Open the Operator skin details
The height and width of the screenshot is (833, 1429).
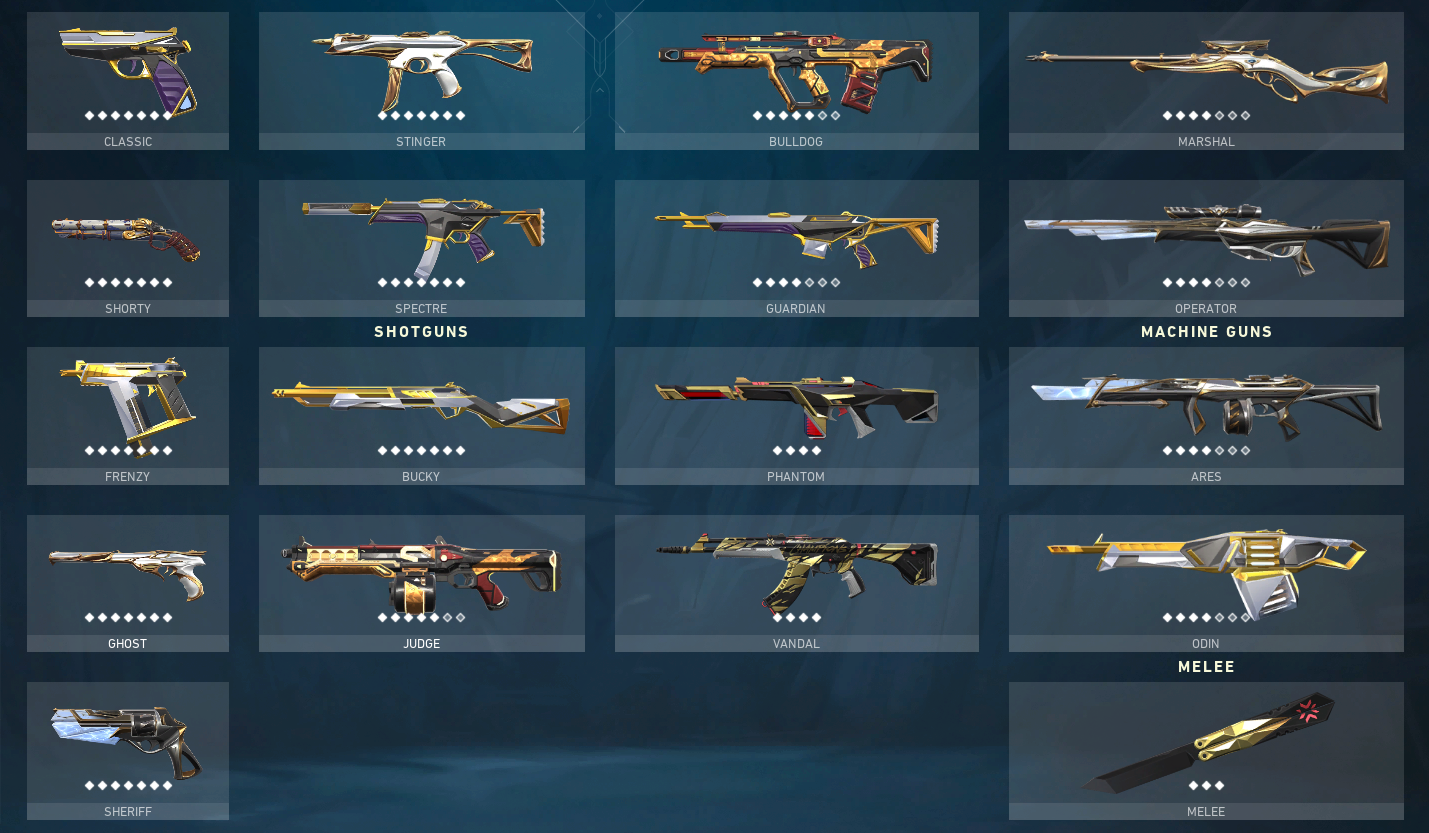1206,237
